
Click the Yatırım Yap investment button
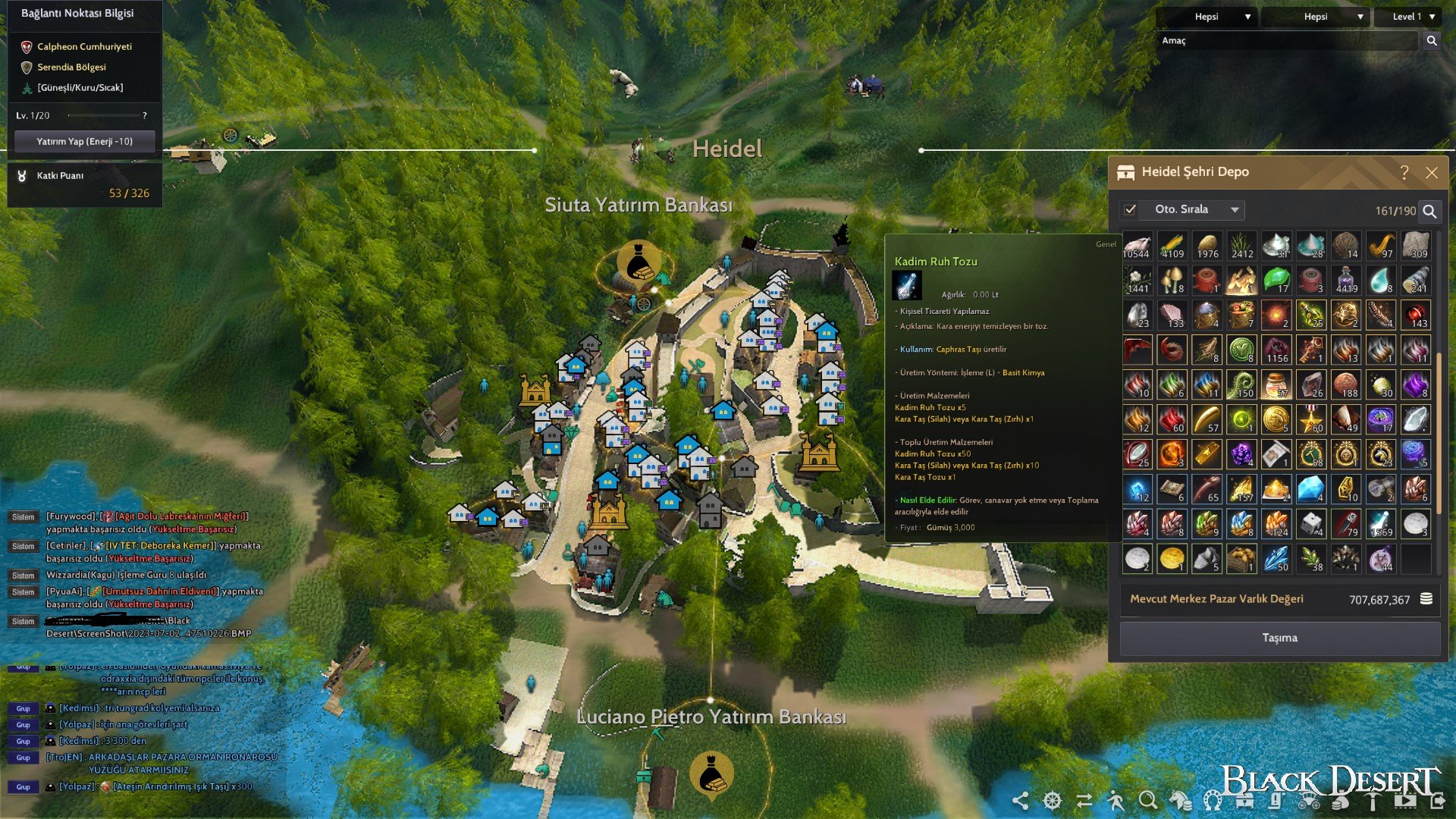pyautogui.click(x=84, y=141)
